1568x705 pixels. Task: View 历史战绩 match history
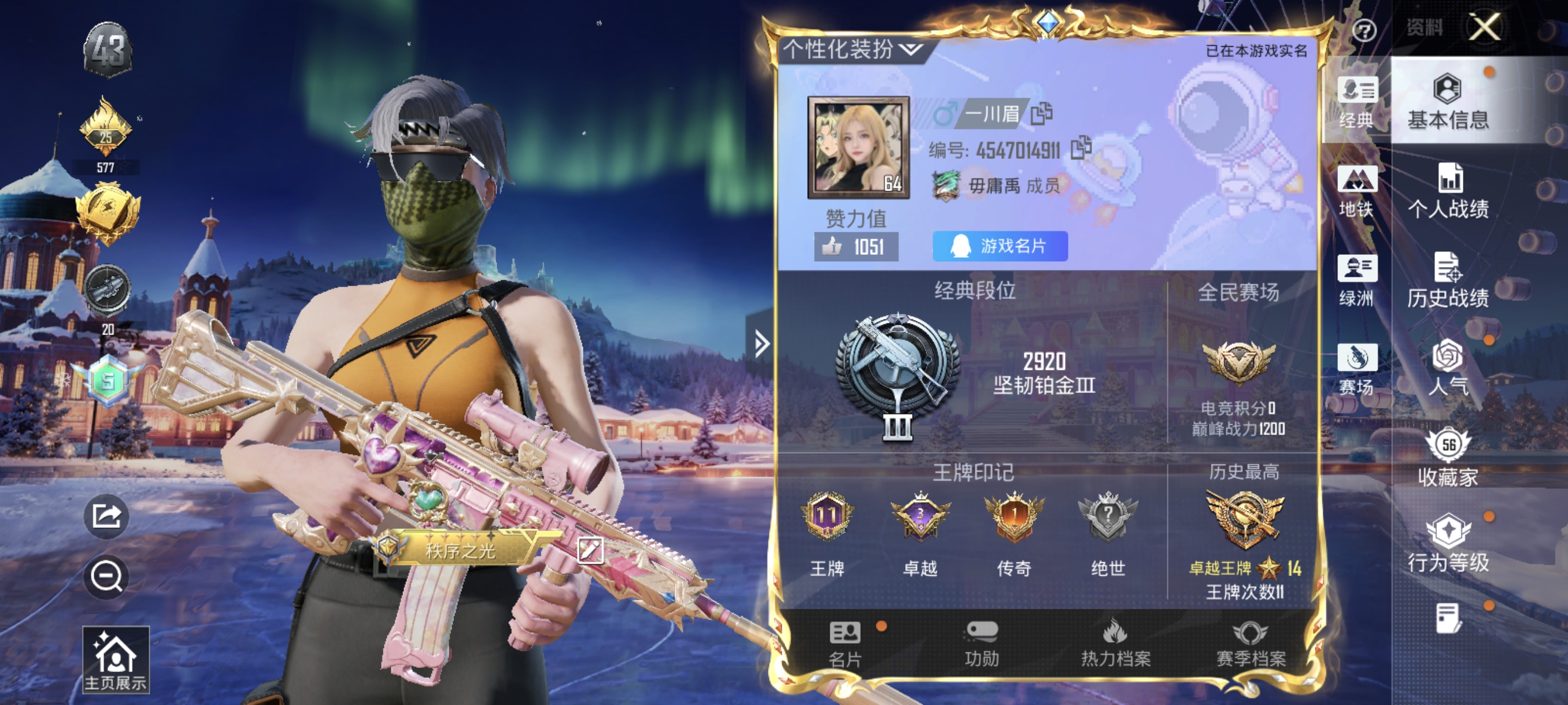pos(1448,280)
